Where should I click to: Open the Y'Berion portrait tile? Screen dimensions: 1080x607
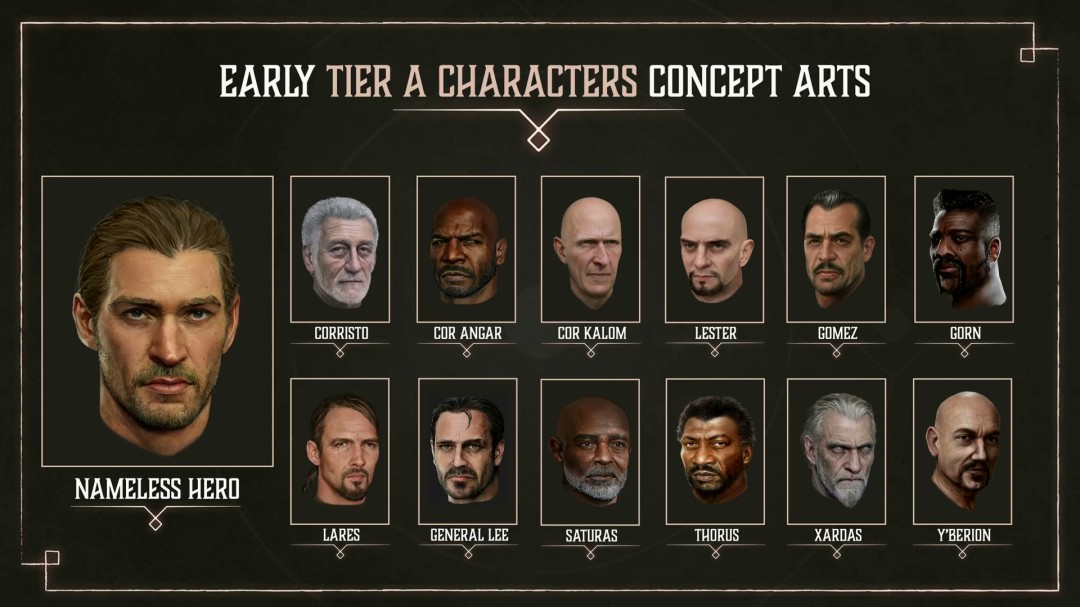963,451
